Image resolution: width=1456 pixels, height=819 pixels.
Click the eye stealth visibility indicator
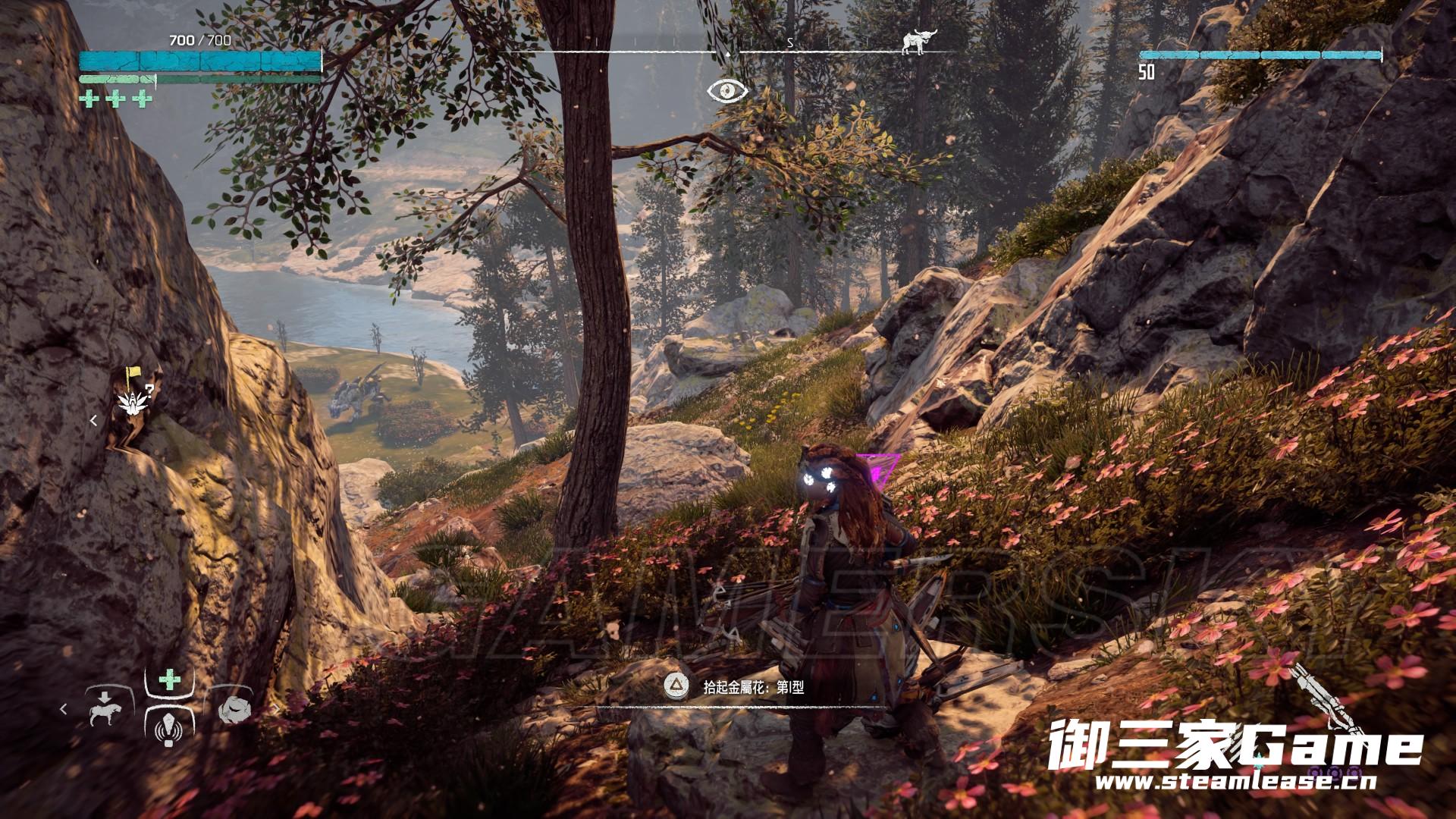[x=728, y=90]
